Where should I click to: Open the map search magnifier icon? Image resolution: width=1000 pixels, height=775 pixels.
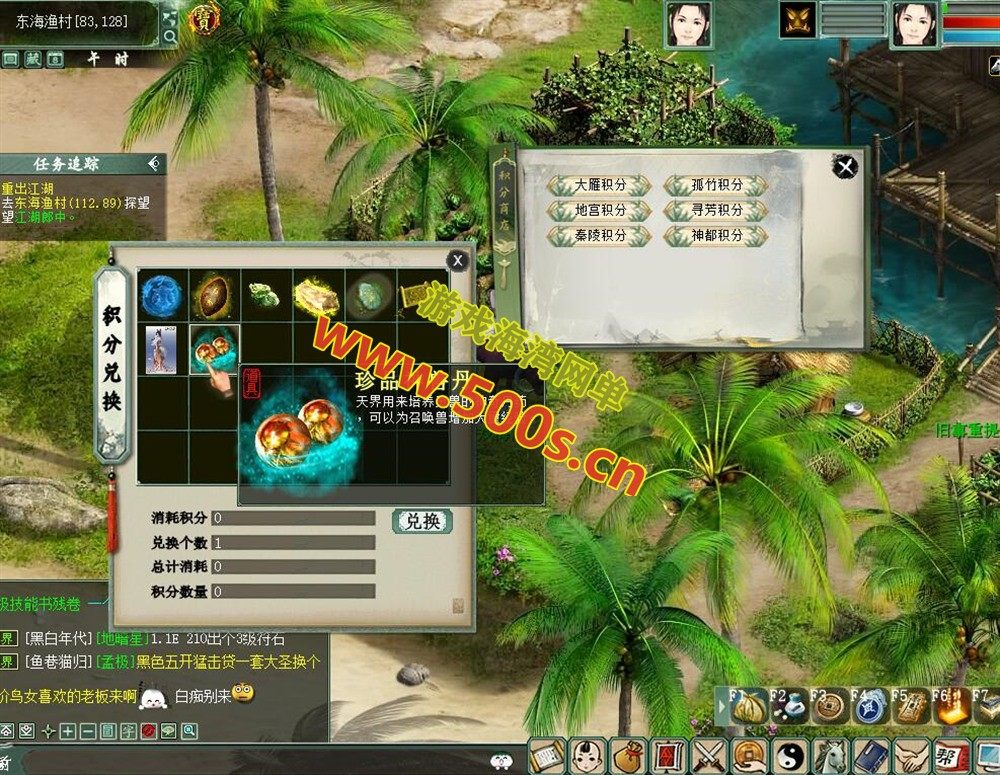coord(170,37)
